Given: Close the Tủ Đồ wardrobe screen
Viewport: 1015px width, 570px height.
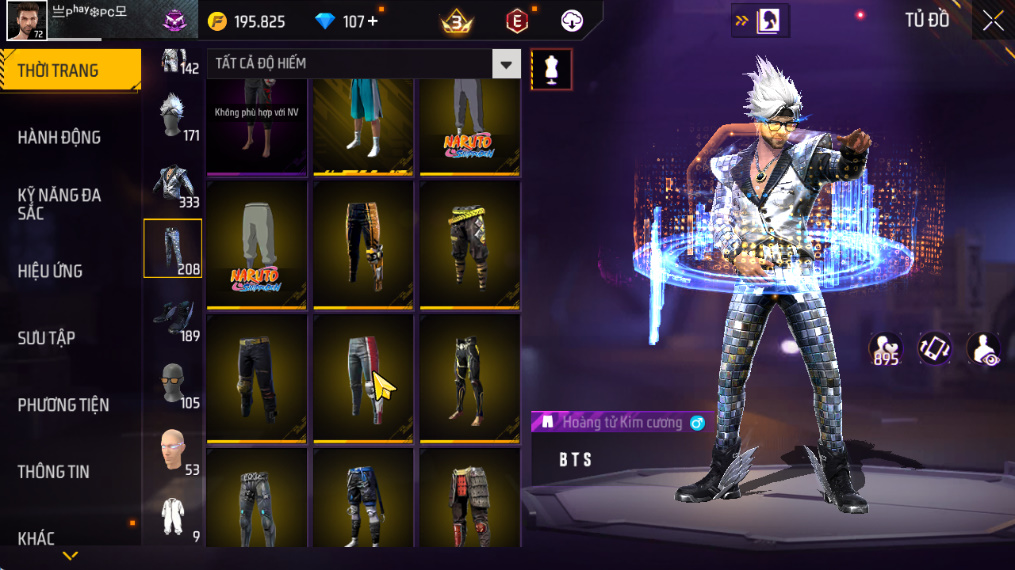Looking at the screenshot, I should click(992, 21).
